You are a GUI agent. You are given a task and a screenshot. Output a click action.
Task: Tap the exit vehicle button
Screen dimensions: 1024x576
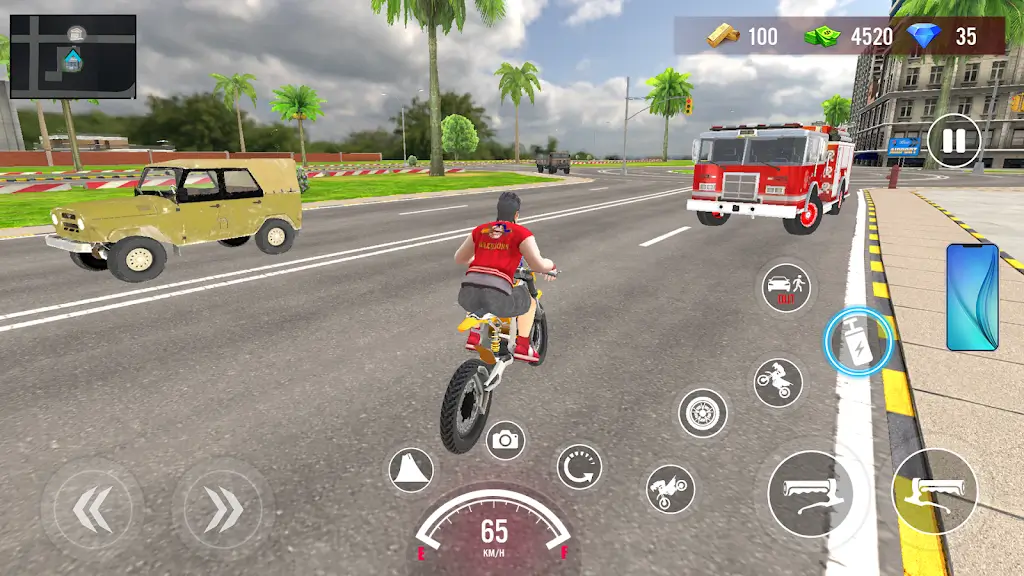pyautogui.click(x=786, y=288)
